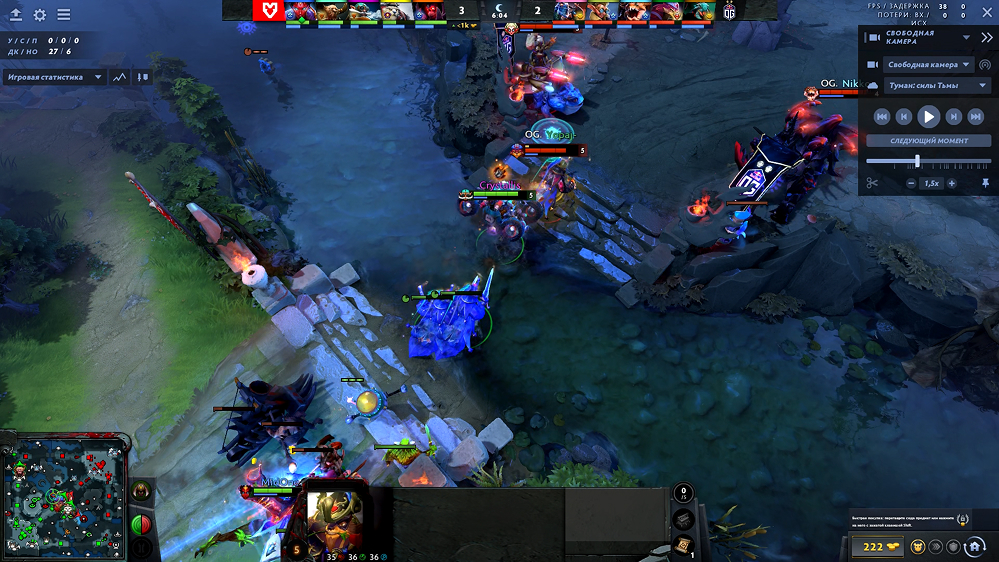Open the 'Туман: силы Тьмы' fog dropdown
Viewport: 999px width, 562px height.
928,86
